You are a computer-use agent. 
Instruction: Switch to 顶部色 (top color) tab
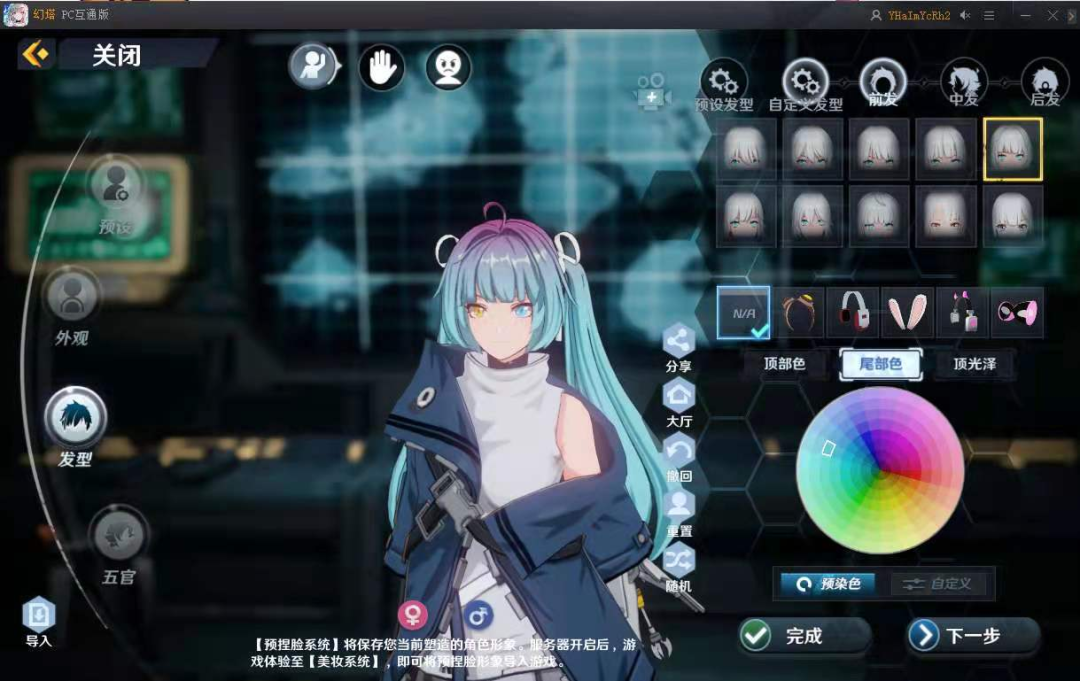click(784, 364)
